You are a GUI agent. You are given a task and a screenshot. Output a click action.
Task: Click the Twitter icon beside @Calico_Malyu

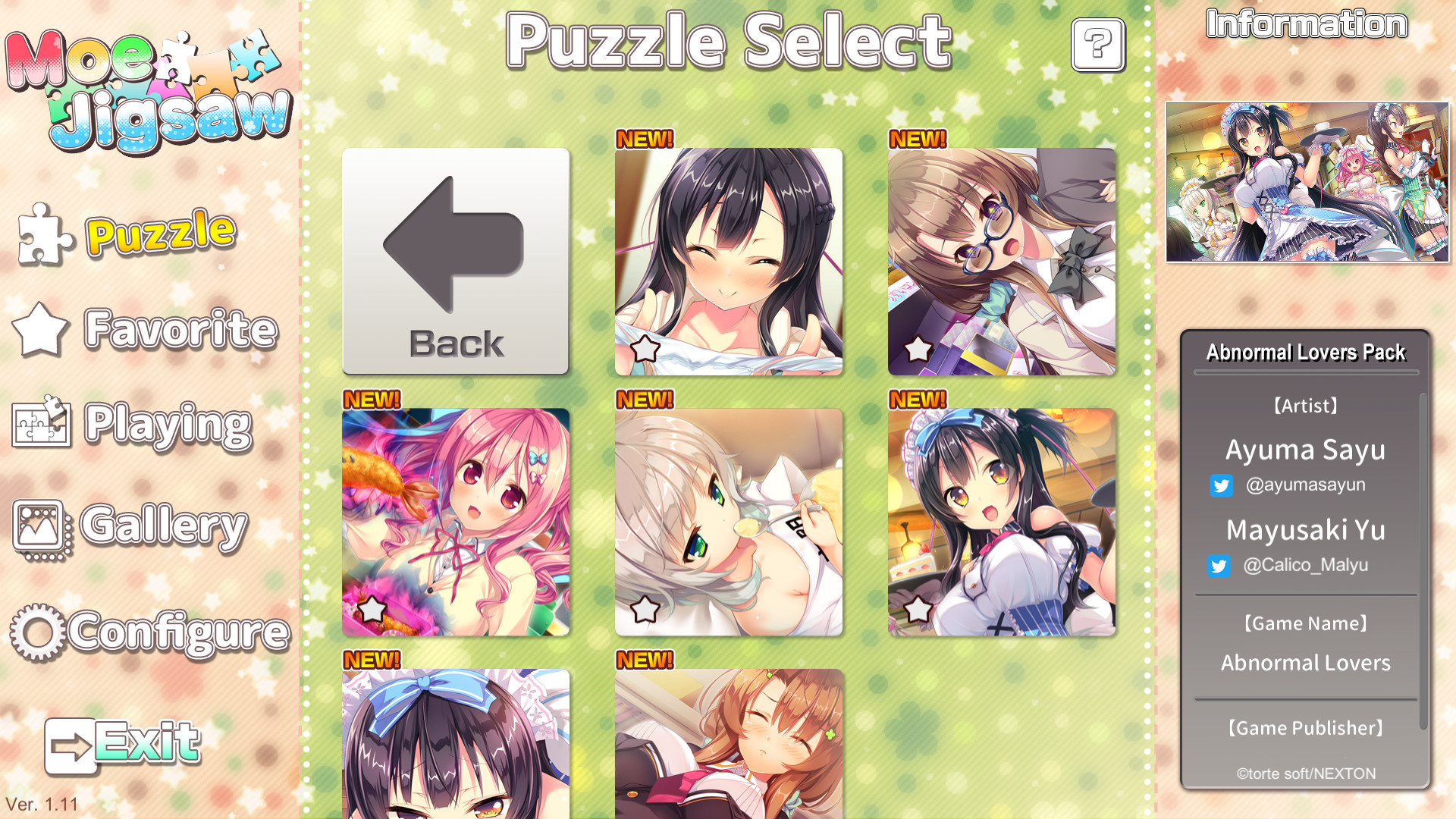point(1219,566)
